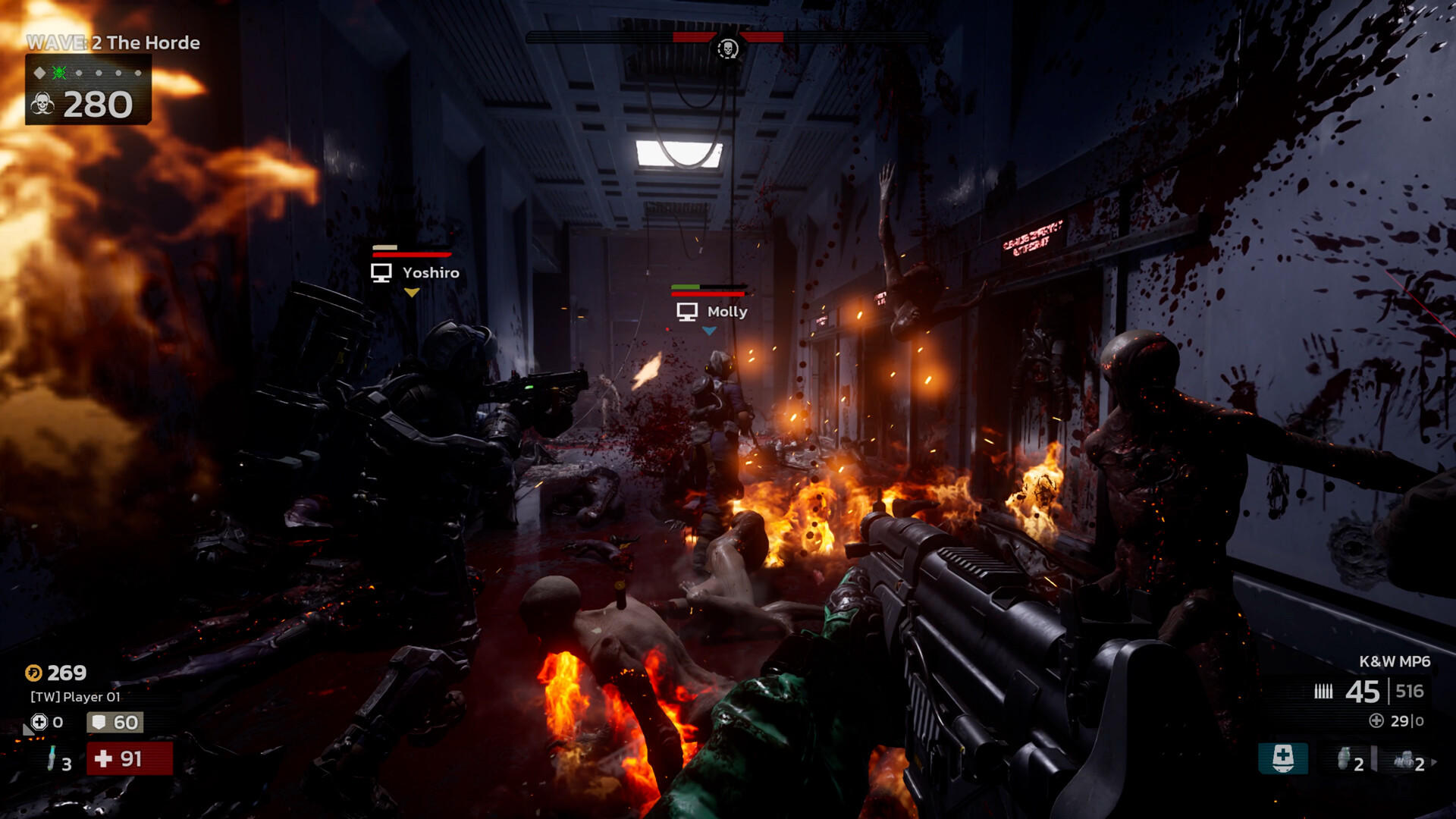
Task: Select the Dosh coin currency icon
Action: click(33, 673)
